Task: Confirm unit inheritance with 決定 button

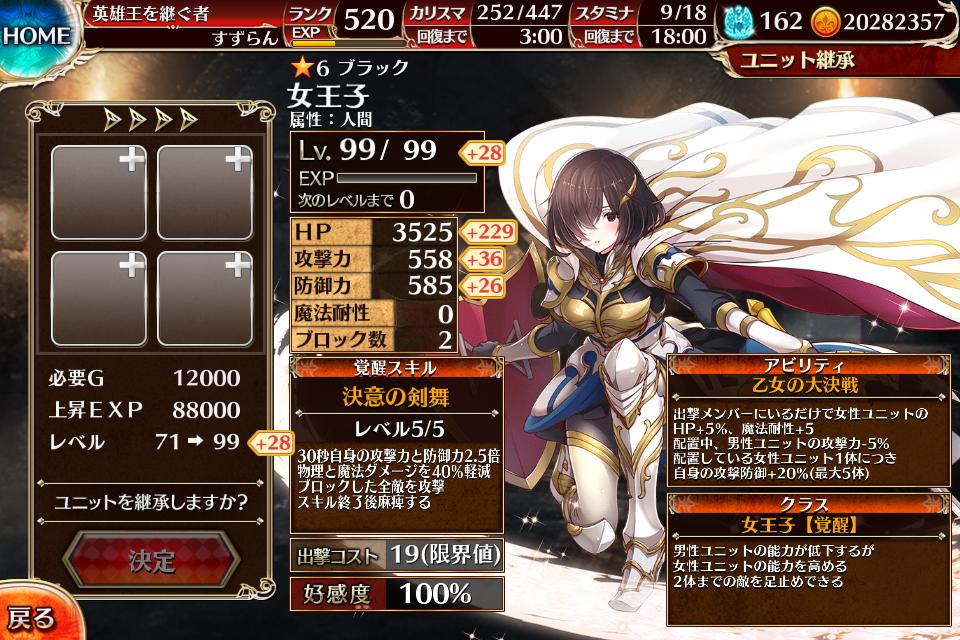Action: tap(151, 560)
